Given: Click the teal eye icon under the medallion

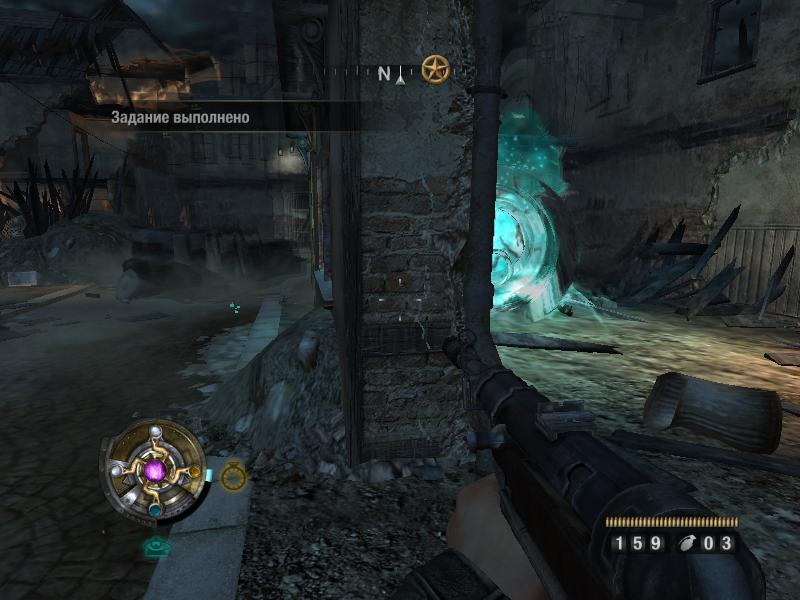Looking at the screenshot, I should (154, 546).
